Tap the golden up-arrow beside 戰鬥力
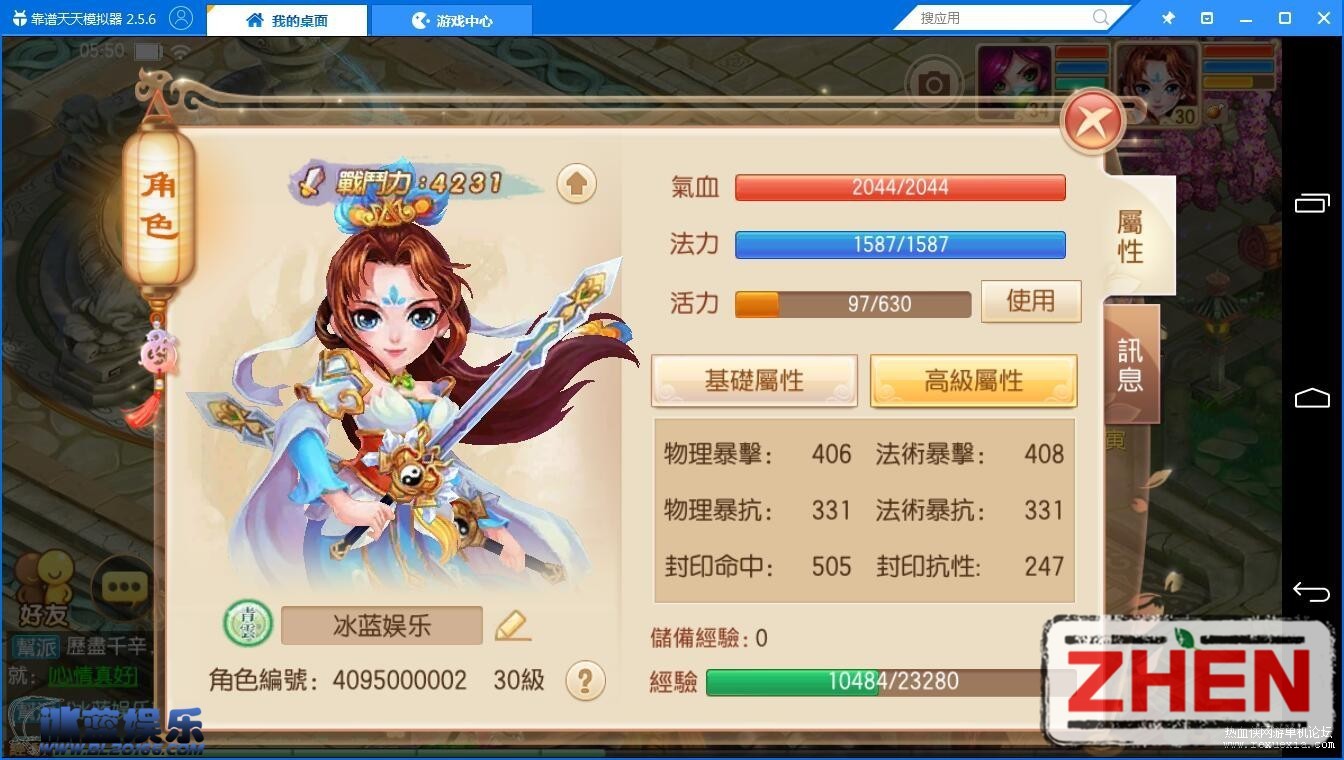This screenshot has width=1344, height=760. (x=577, y=184)
